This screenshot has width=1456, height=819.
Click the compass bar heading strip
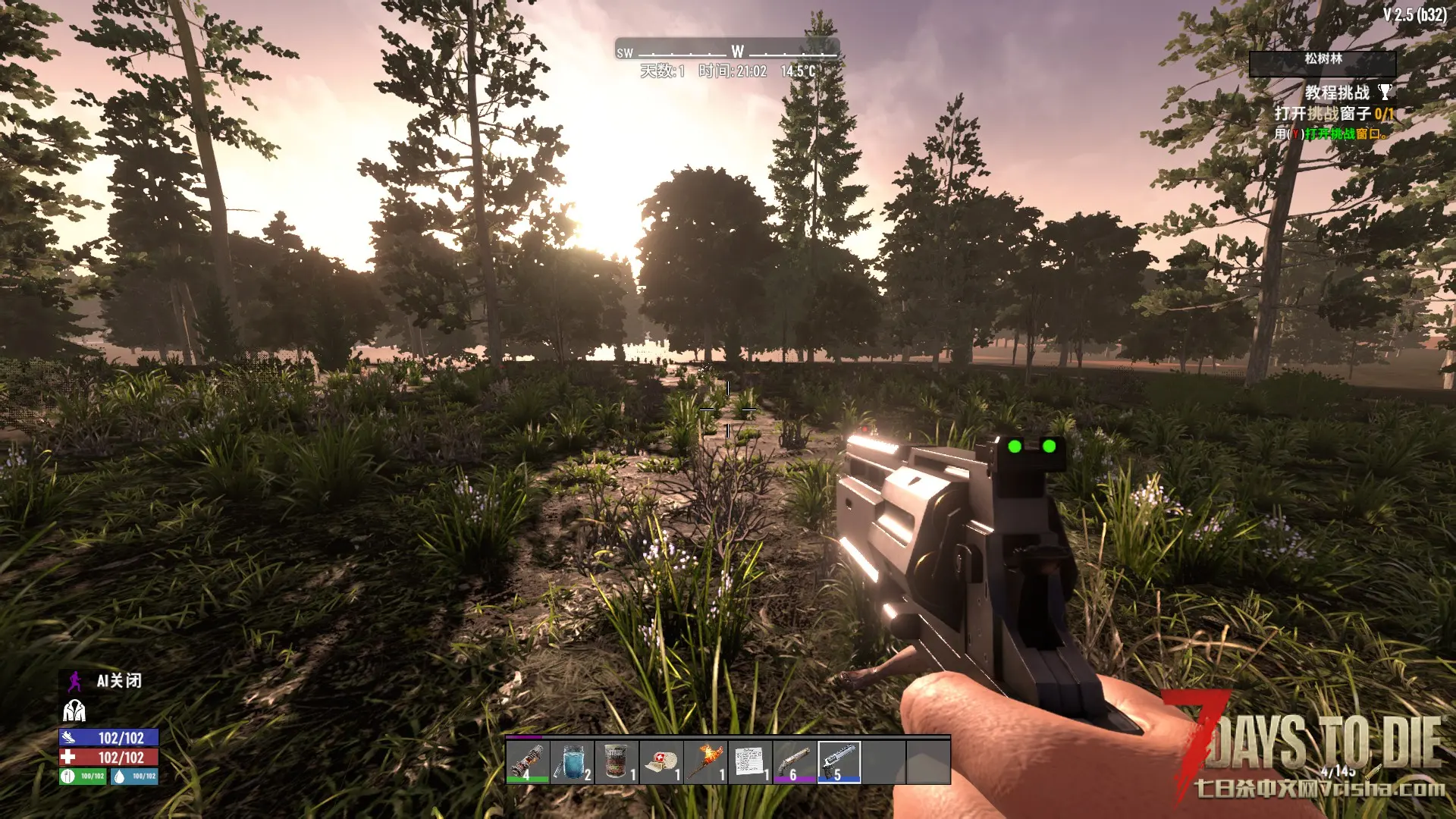click(726, 51)
